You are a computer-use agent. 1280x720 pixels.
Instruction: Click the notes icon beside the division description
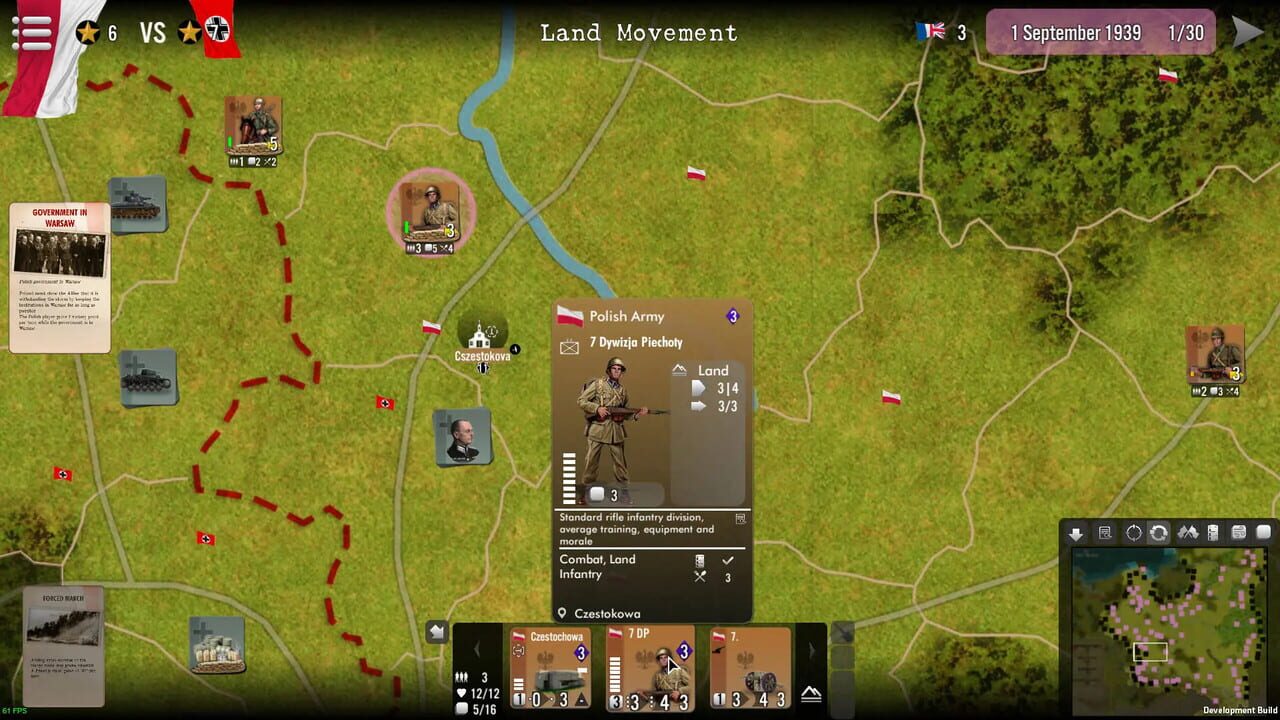pos(742,519)
